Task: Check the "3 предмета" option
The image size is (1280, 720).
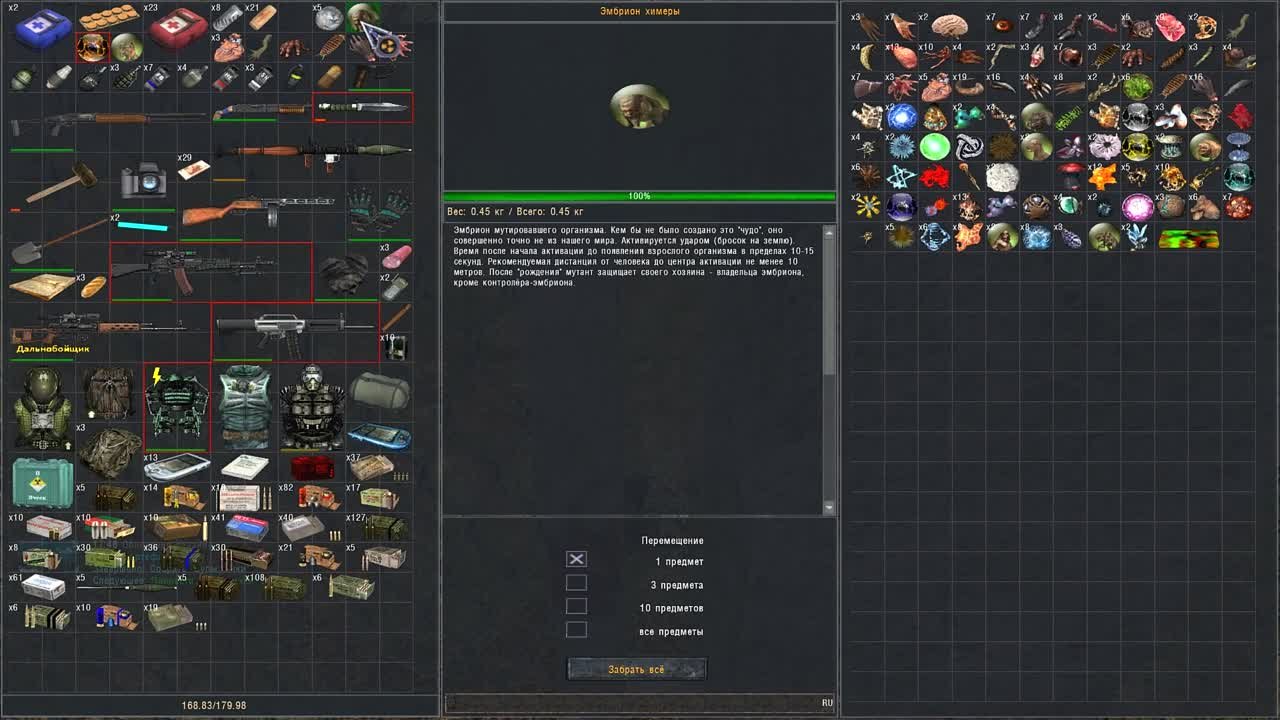Action: (x=575, y=582)
